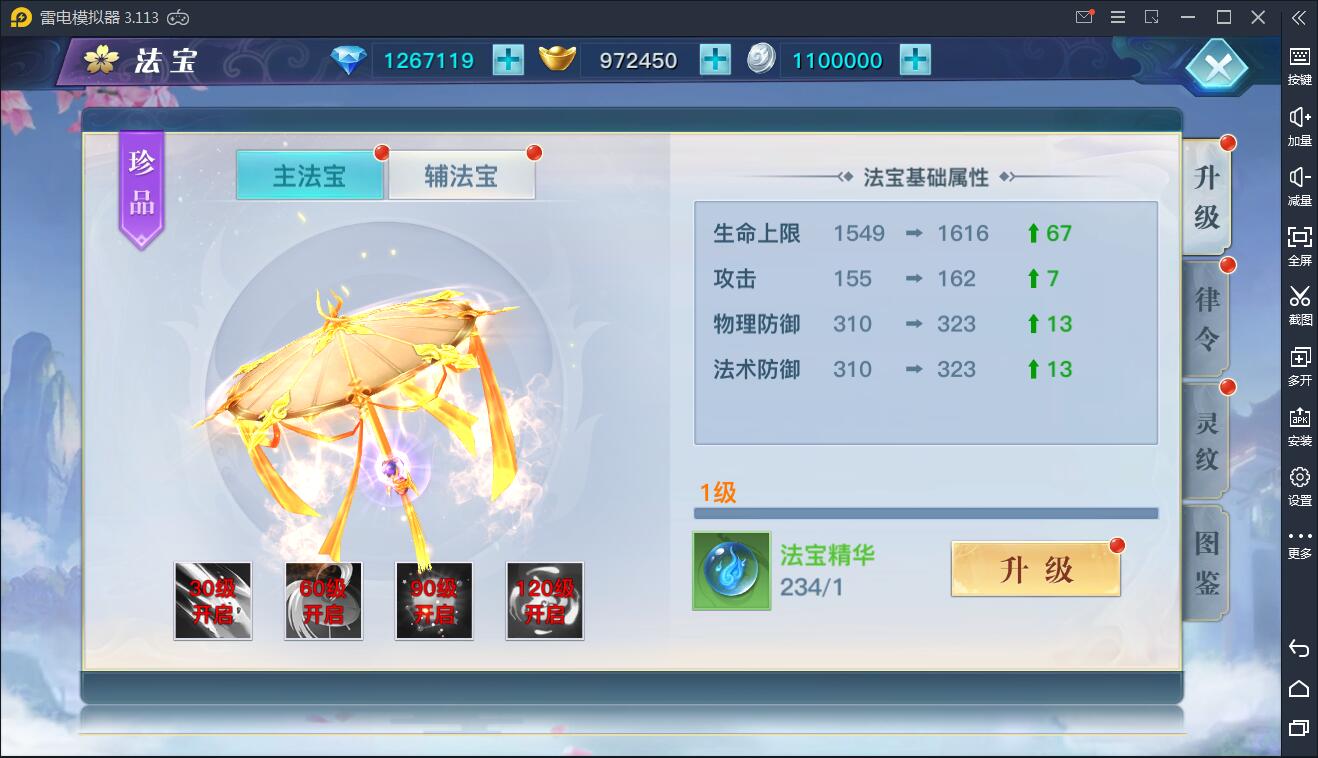Switch to the 辅法宝 tab
This screenshot has width=1318, height=758.
click(x=462, y=173)
